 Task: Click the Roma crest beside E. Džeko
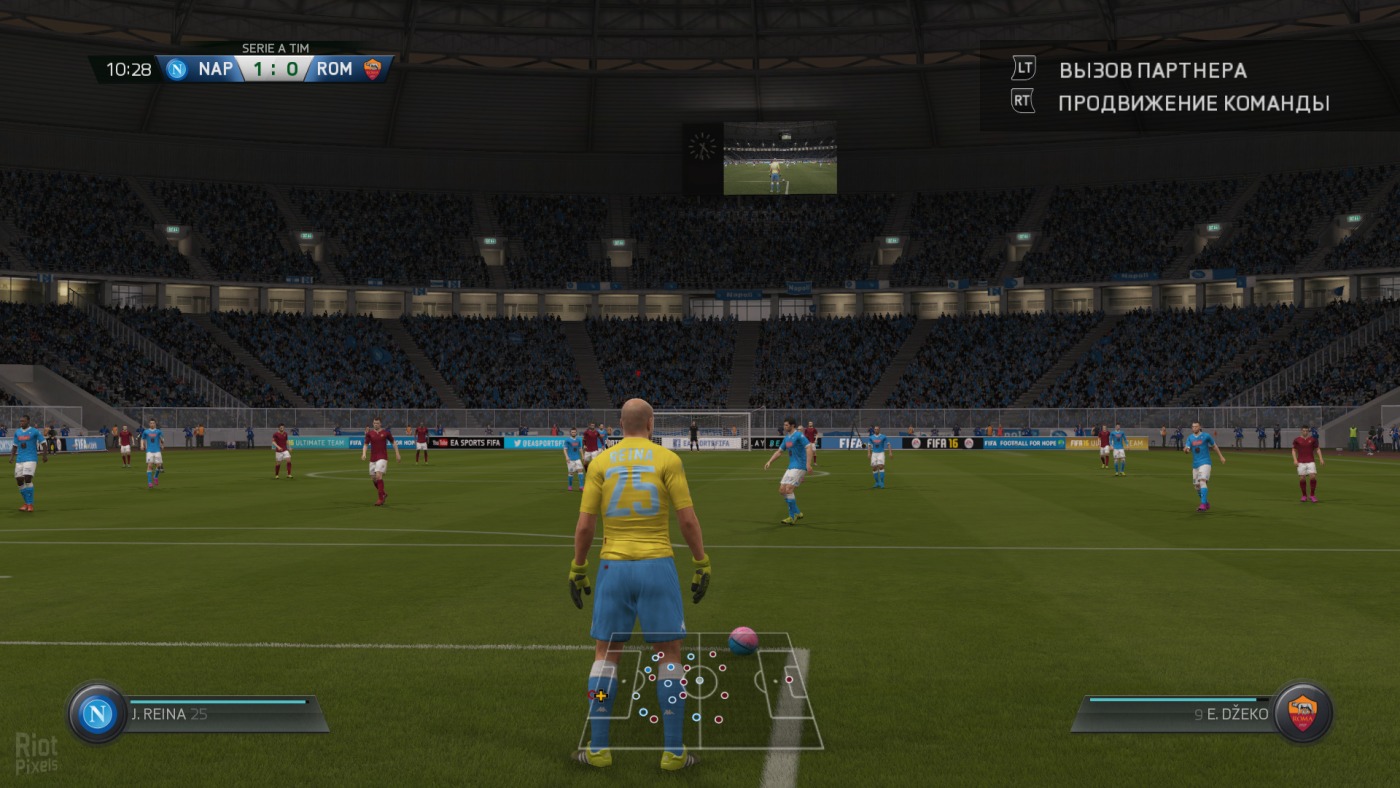click(1302, 713)
